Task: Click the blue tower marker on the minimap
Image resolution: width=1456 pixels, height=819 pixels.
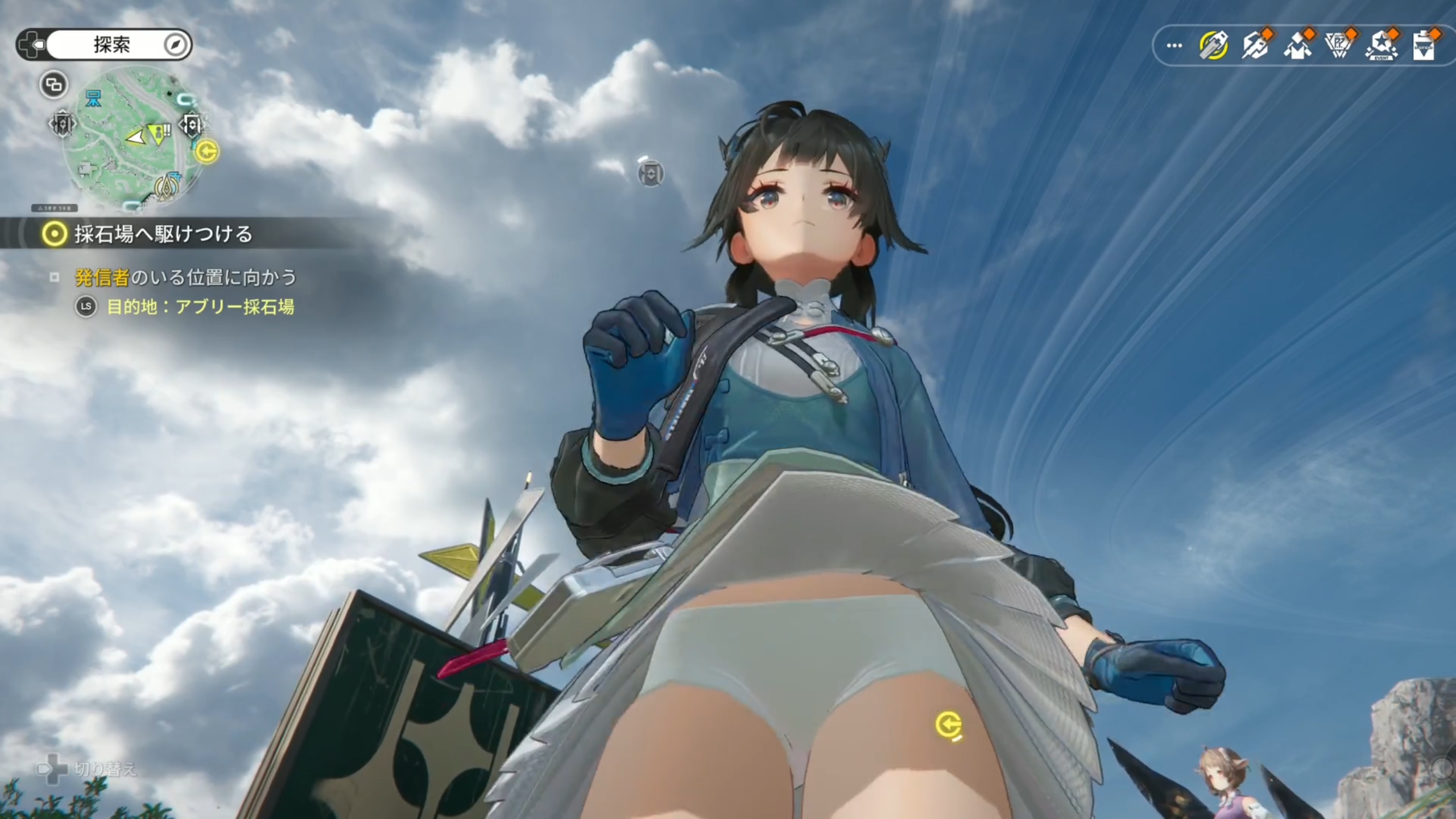Action: [x=93, y=100]
